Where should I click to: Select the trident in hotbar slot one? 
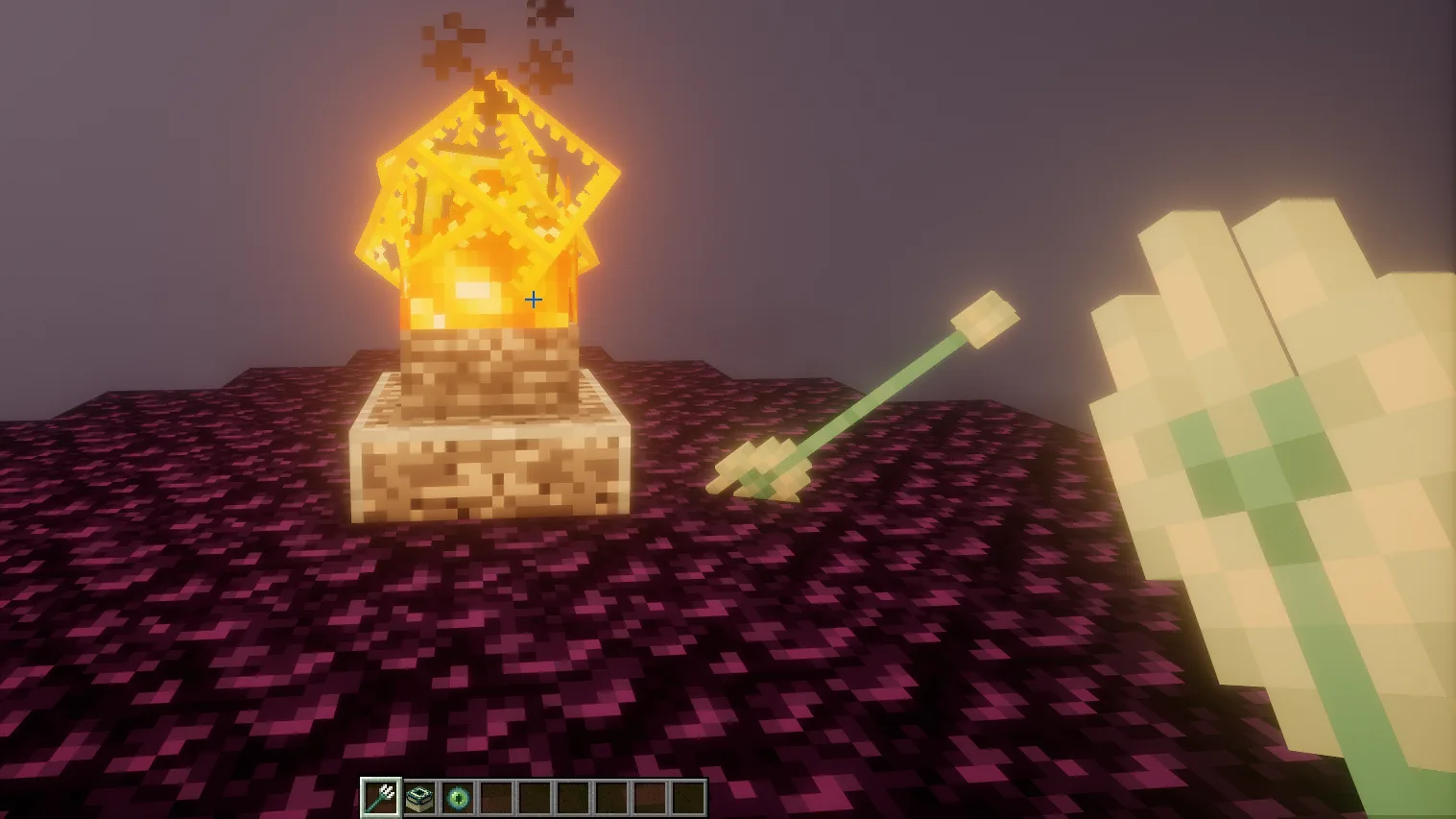[381, 796]
